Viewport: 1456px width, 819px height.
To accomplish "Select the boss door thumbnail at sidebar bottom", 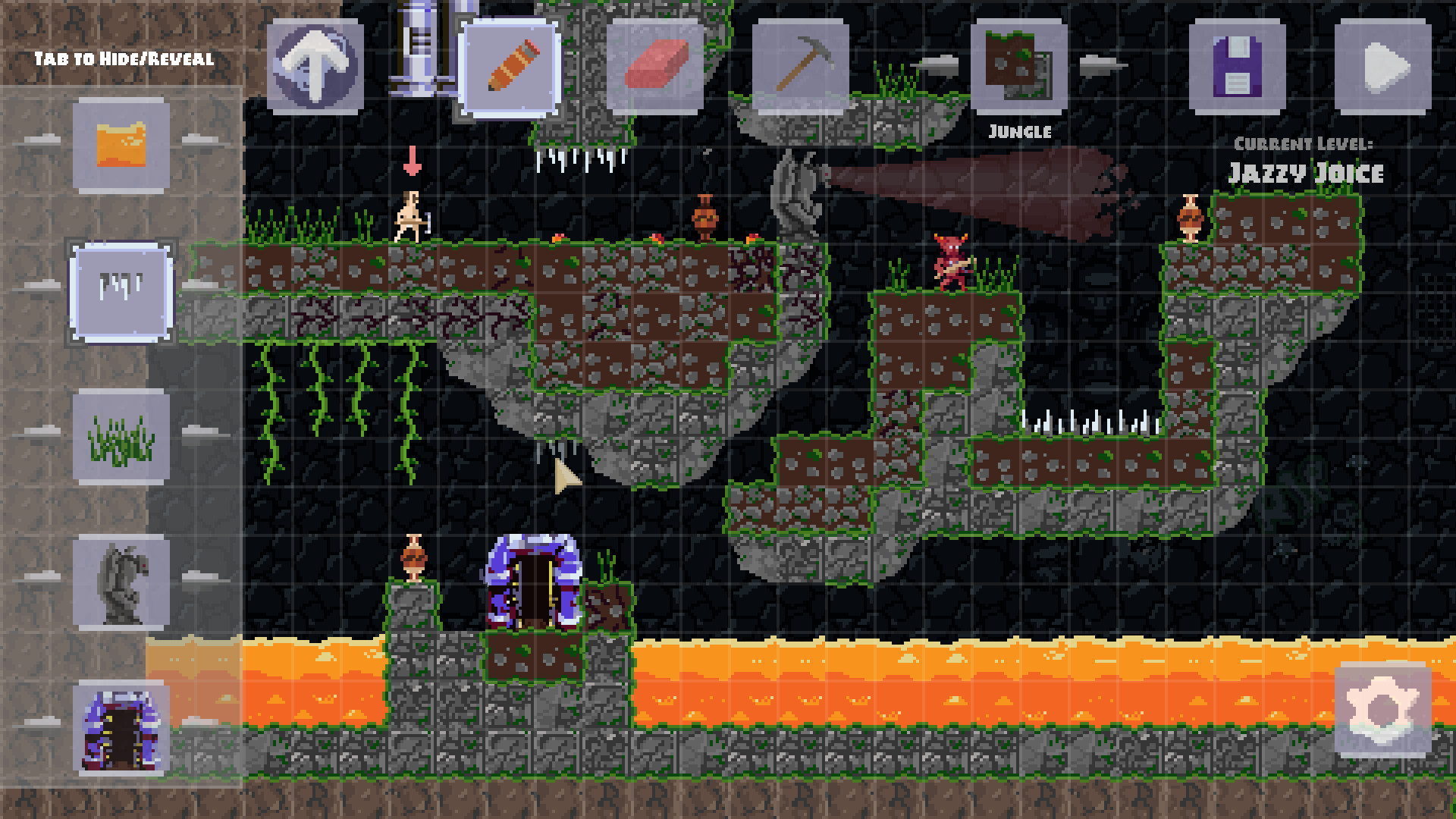I will point(121,728).
